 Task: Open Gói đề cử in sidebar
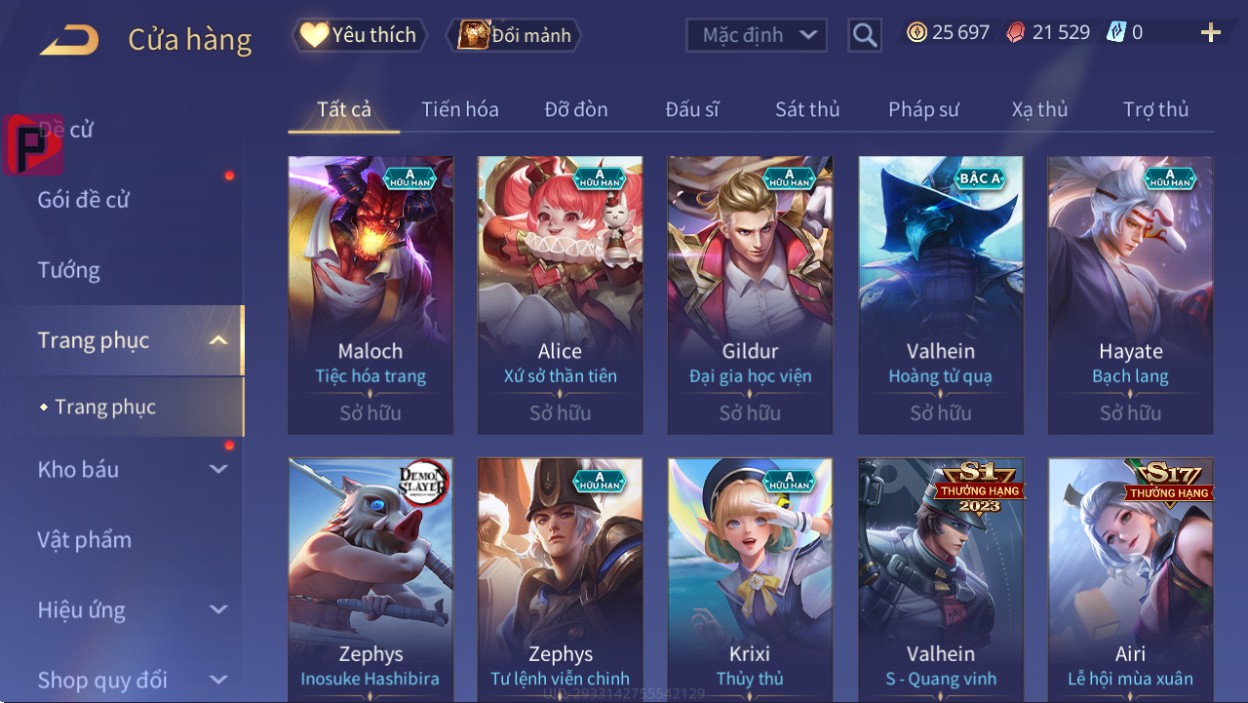(x=84, y=199)
